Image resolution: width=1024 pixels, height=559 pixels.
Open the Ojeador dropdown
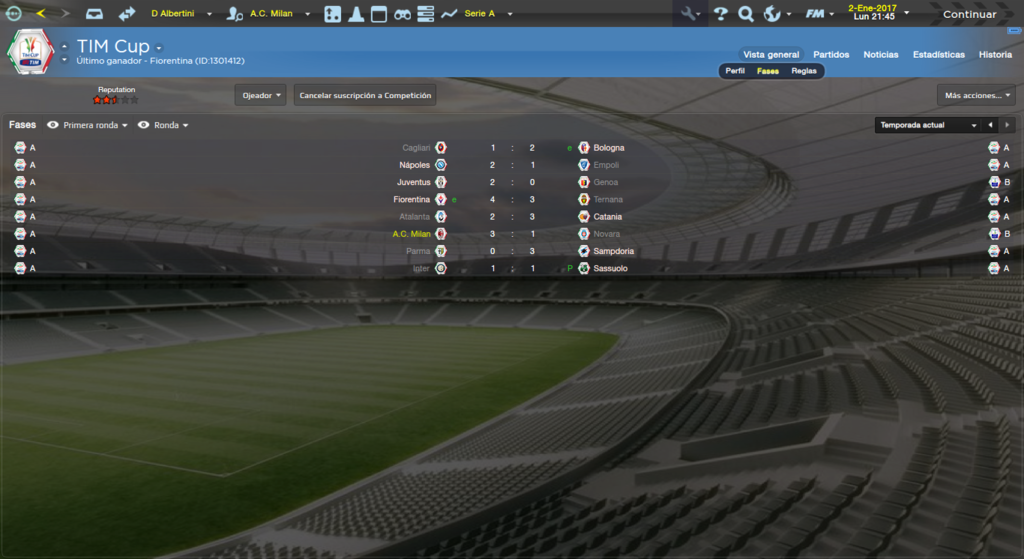coord(261,96)
